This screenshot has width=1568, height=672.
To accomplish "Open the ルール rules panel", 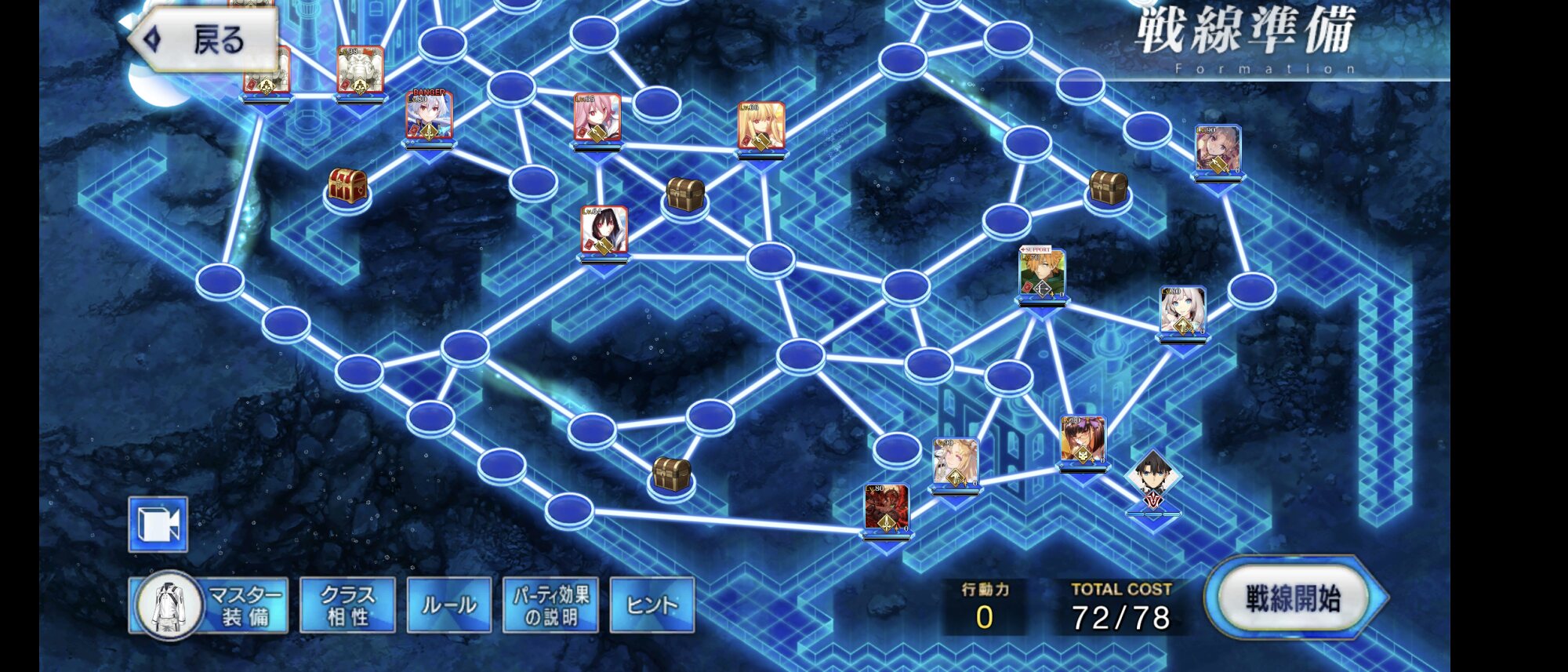I will click(x=449, y=605).
